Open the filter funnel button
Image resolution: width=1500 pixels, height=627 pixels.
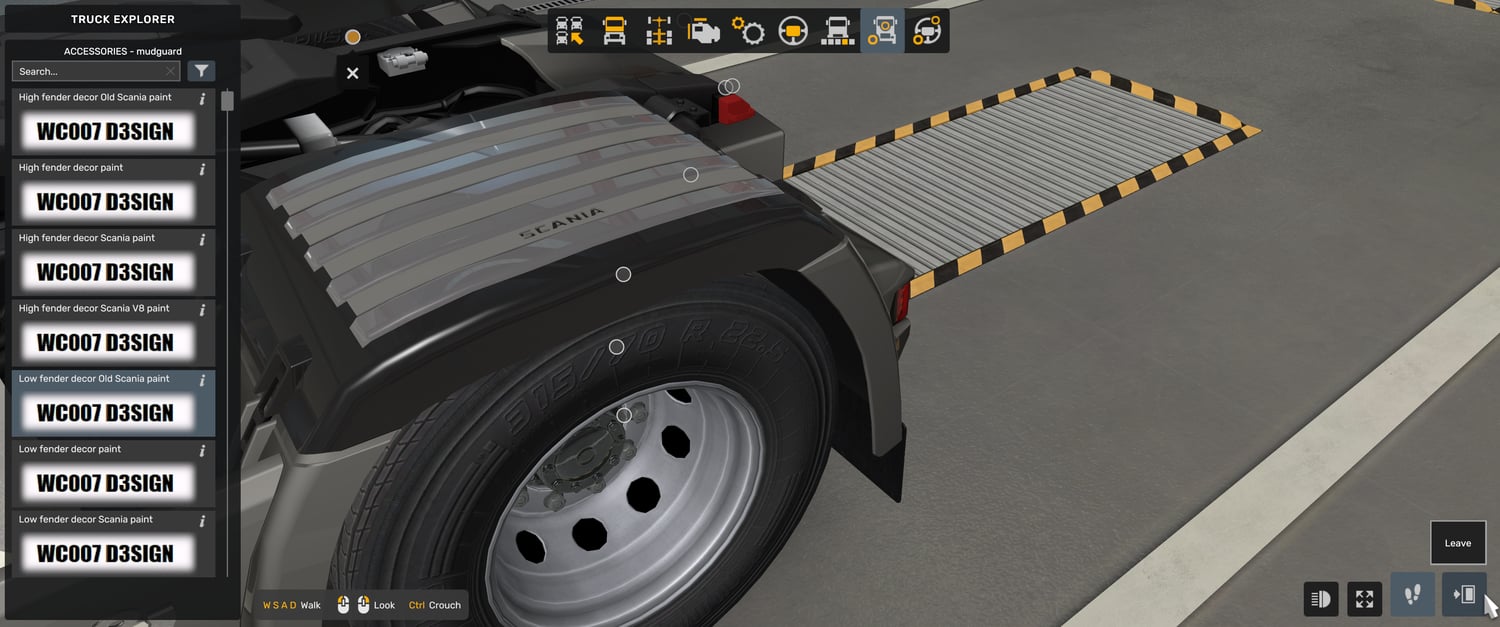coord(201,71)
